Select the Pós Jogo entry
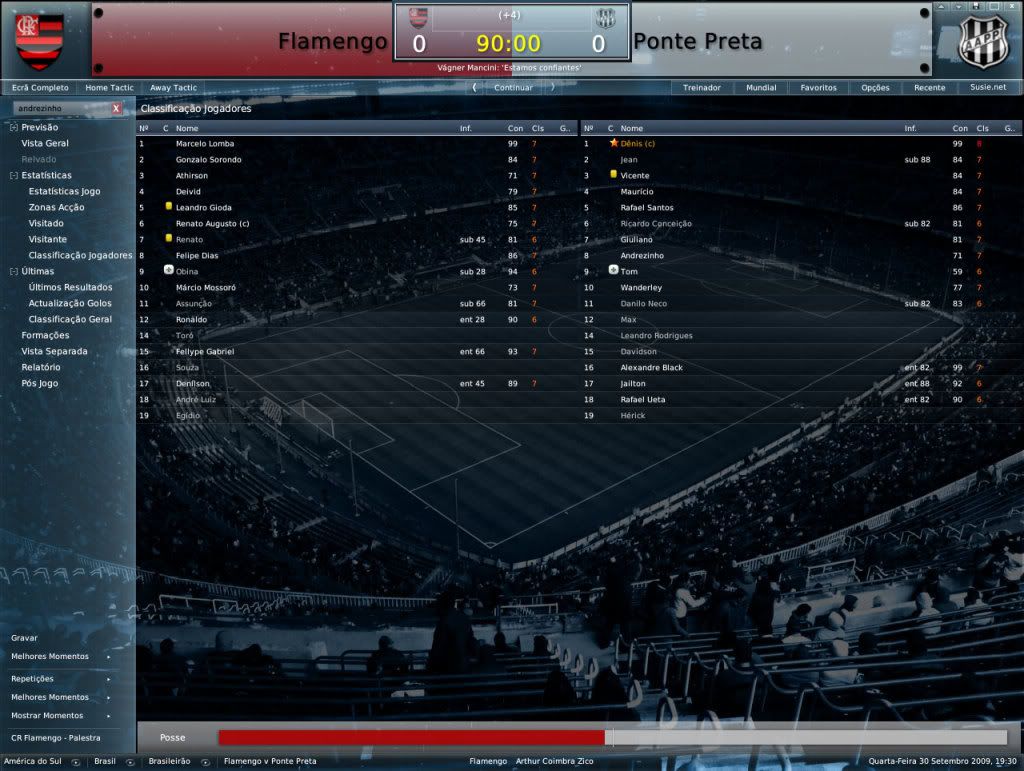Image resolution: width=1024 pixels, height=771 pixels. pos(40,383)
